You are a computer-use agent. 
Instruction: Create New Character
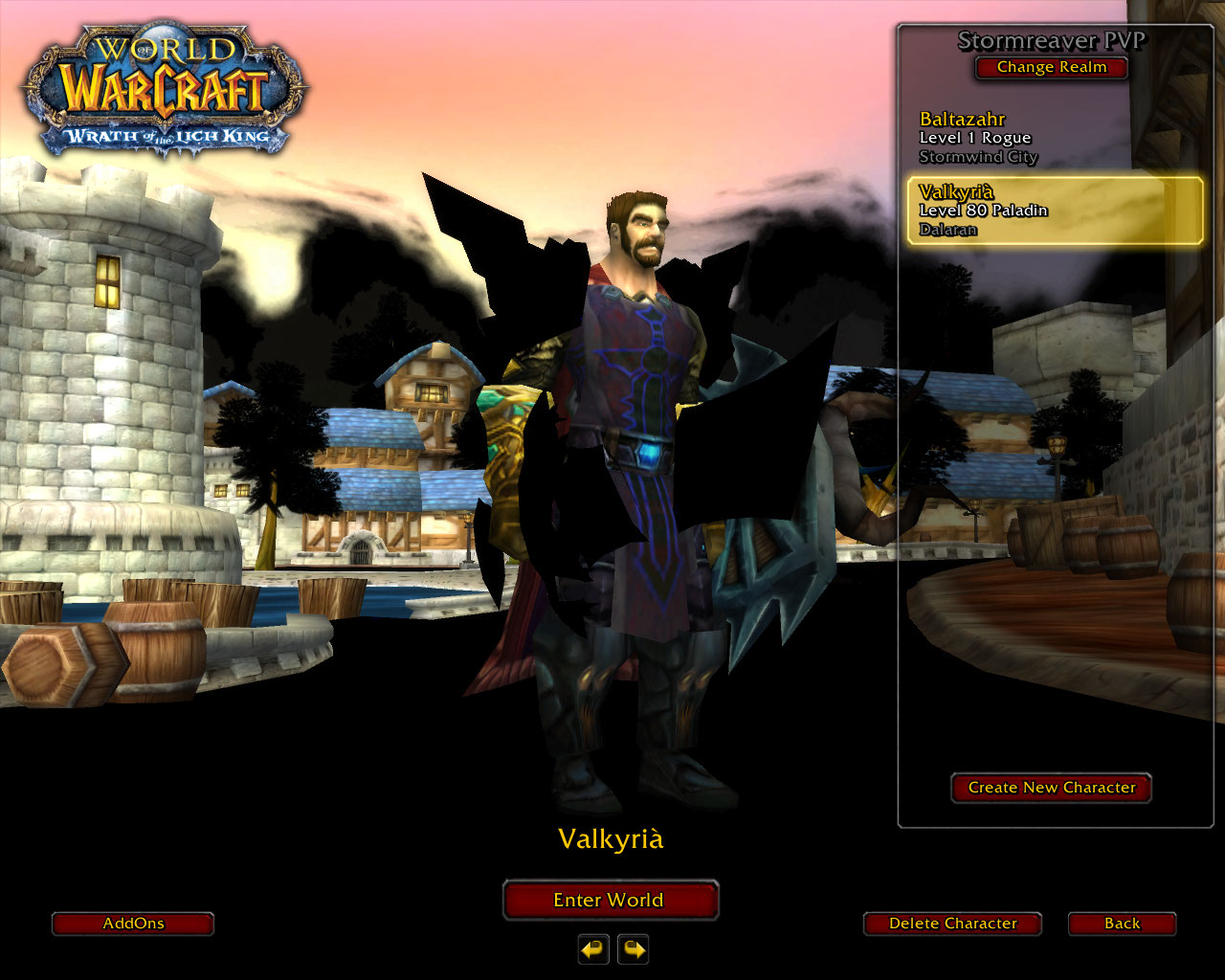(1051, 788)
